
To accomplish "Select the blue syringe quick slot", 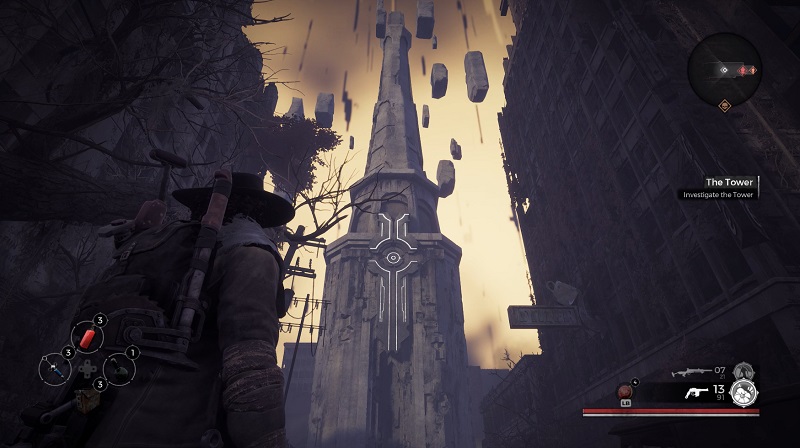I will (55, 368).
